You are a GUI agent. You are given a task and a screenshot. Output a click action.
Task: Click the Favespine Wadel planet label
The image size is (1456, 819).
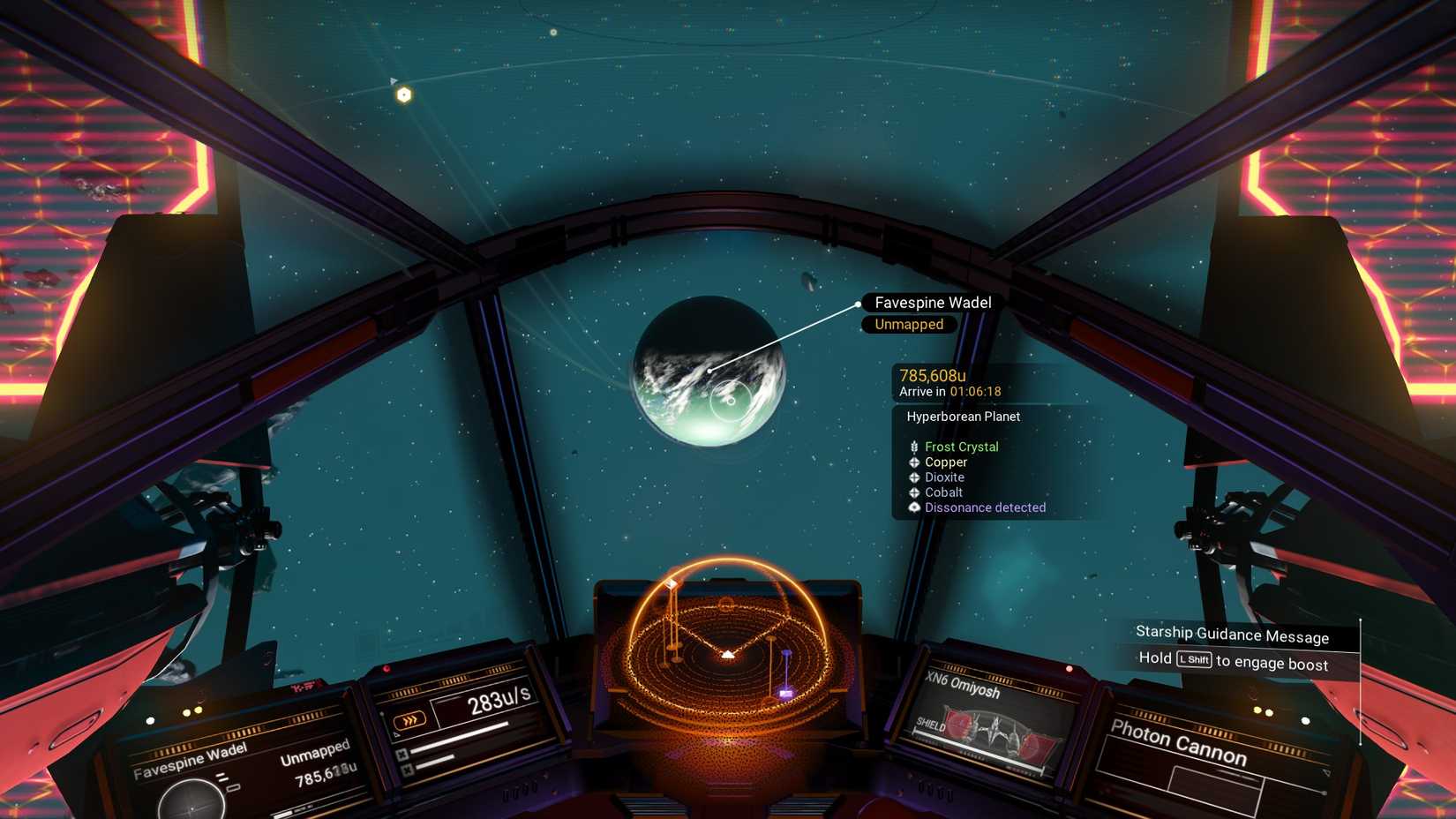[x=933, y=303]
